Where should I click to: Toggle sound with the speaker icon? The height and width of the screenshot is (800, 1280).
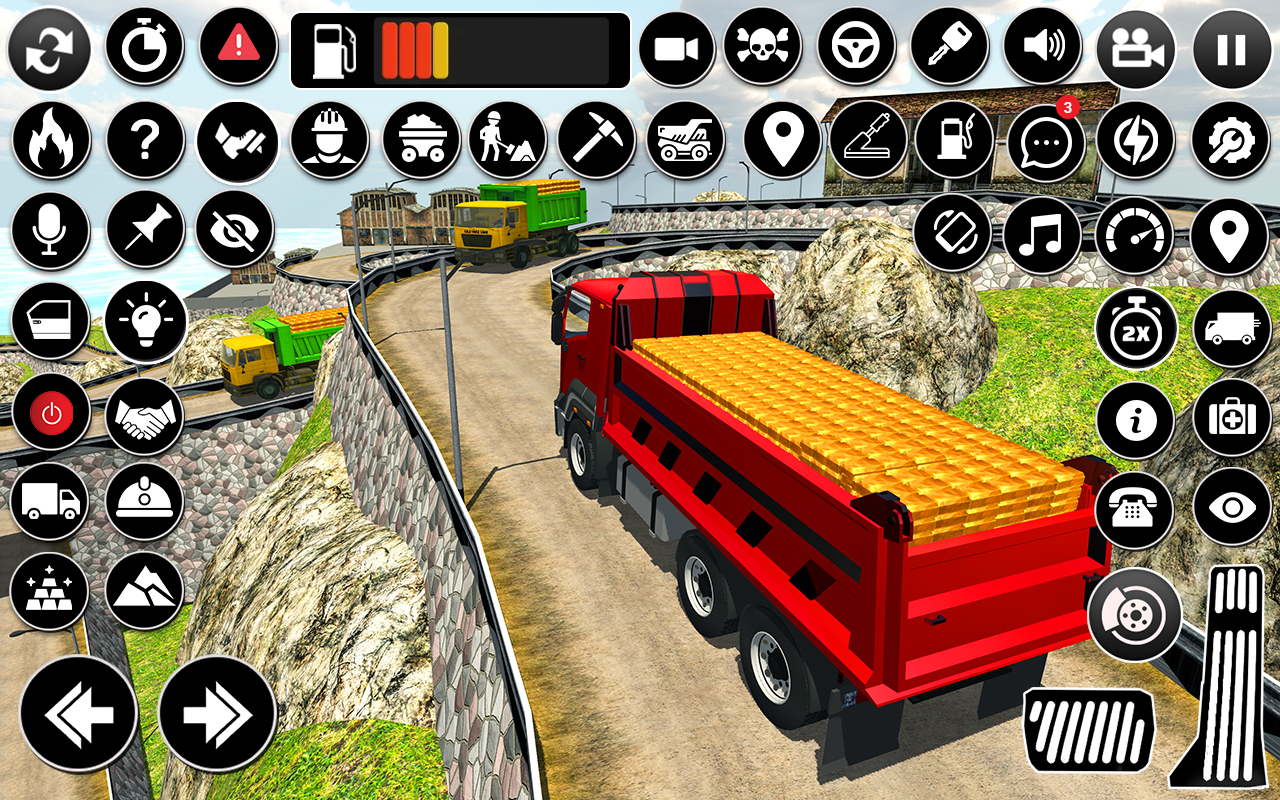(x=1042, y=47)
